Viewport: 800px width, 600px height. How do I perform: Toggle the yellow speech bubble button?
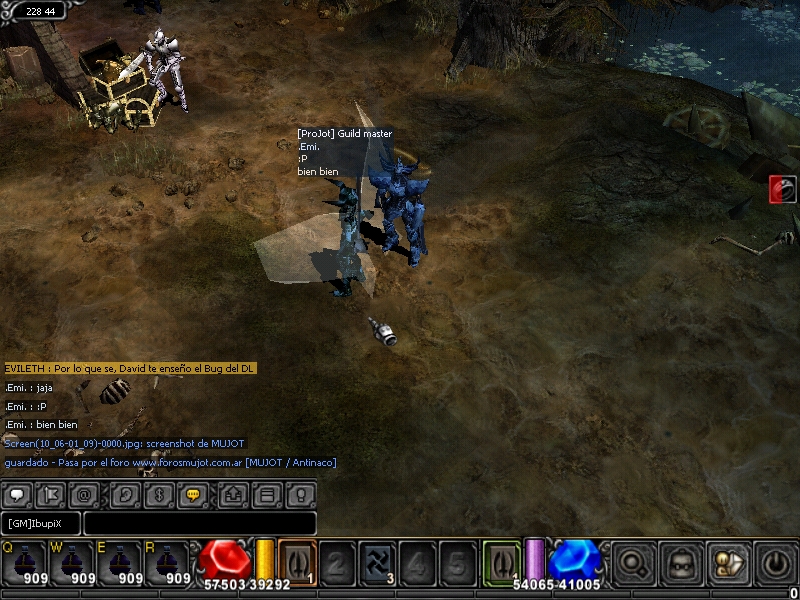click(190, 494)
